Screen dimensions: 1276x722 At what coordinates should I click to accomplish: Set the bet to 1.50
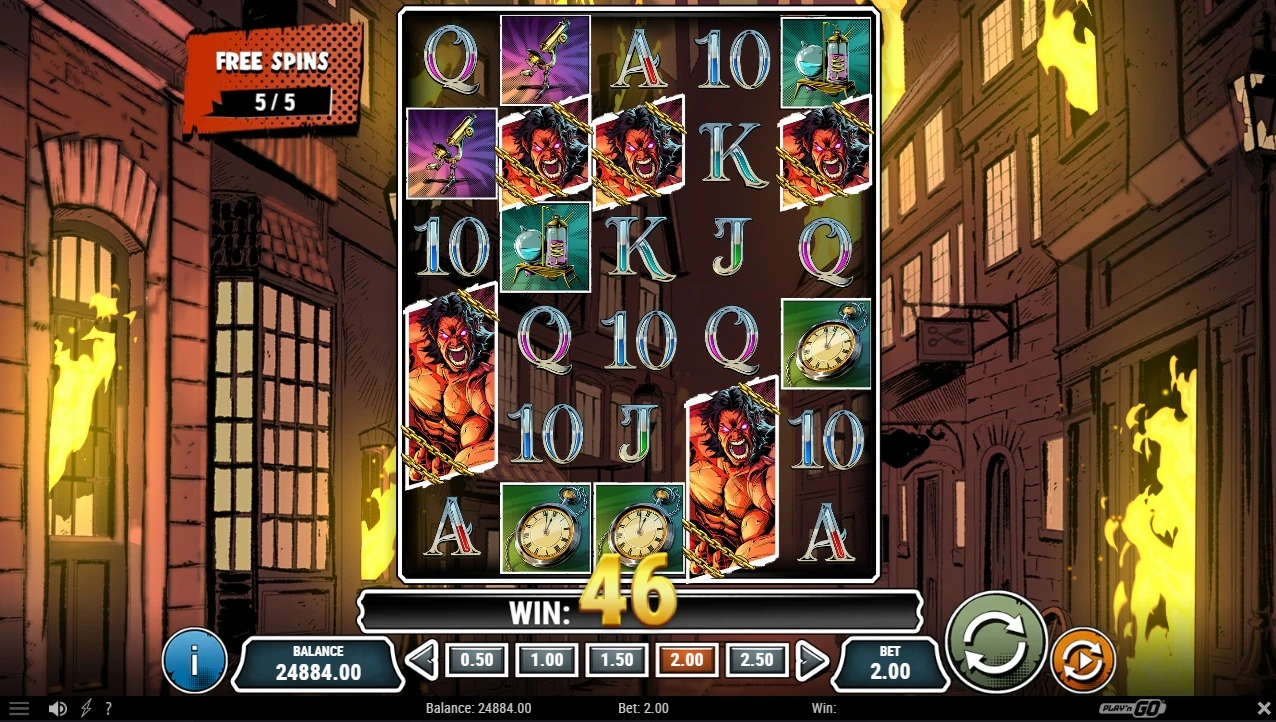coord(616,660)
